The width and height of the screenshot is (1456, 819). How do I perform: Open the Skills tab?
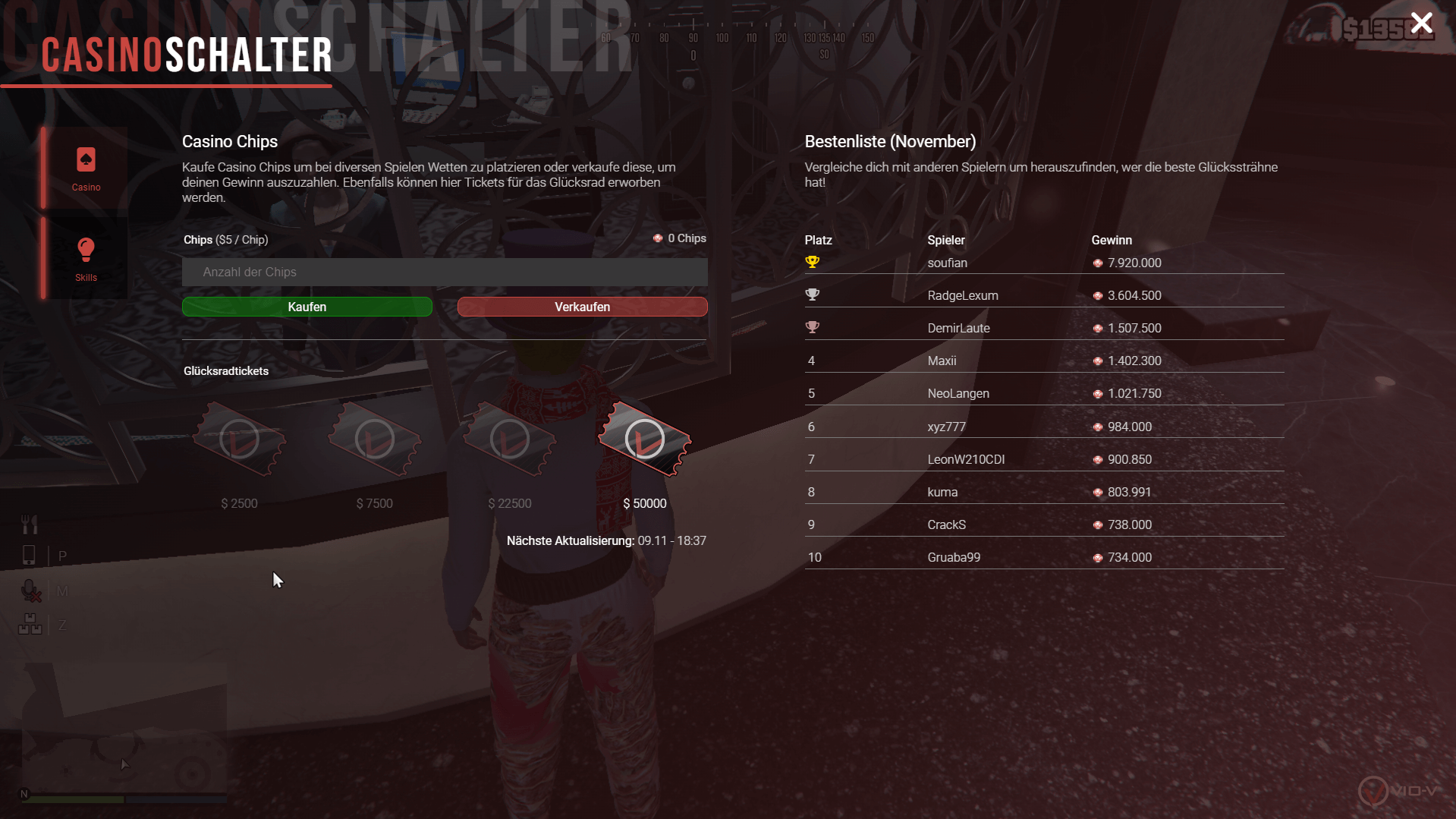86,258
